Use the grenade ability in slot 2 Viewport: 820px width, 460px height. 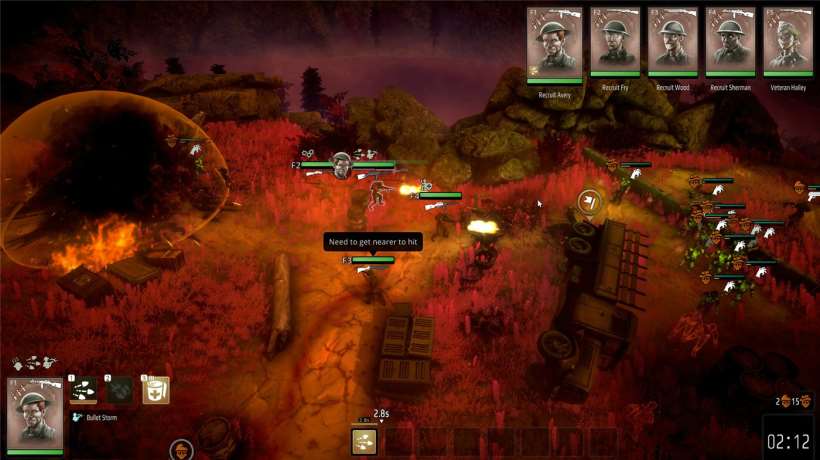coord(120,390)
